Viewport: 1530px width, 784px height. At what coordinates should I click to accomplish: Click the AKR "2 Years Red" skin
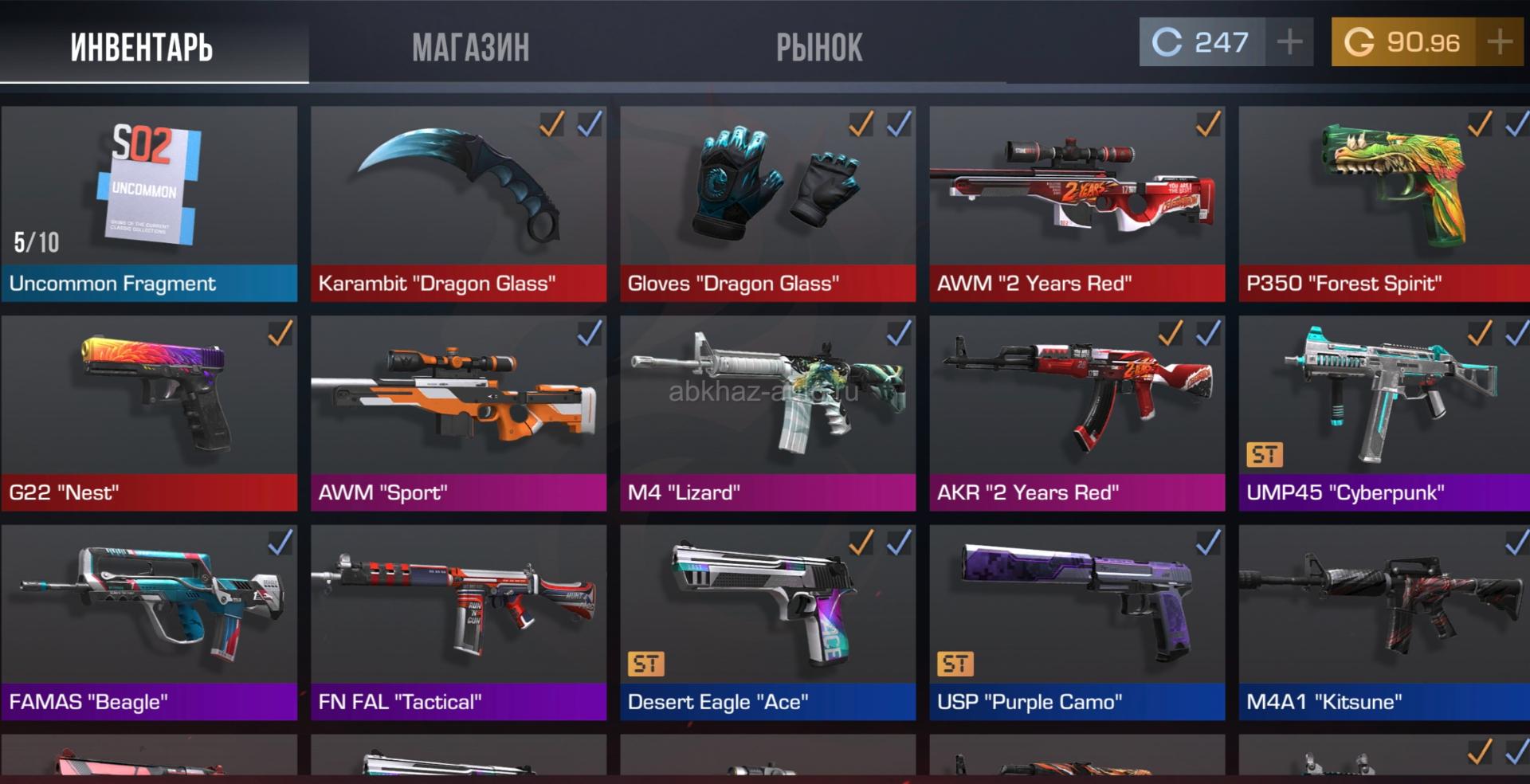tap(1077, 413)
